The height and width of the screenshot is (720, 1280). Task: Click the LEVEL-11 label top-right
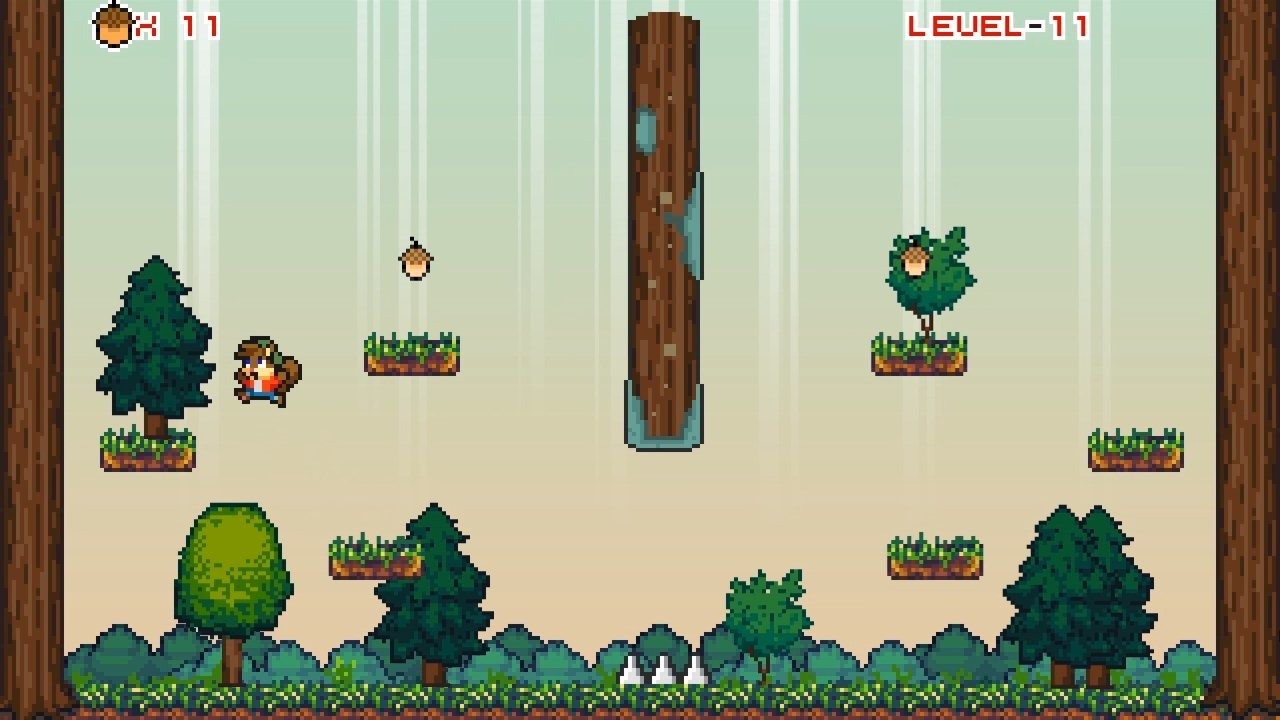pyautogui.click(x=997, y=27)
